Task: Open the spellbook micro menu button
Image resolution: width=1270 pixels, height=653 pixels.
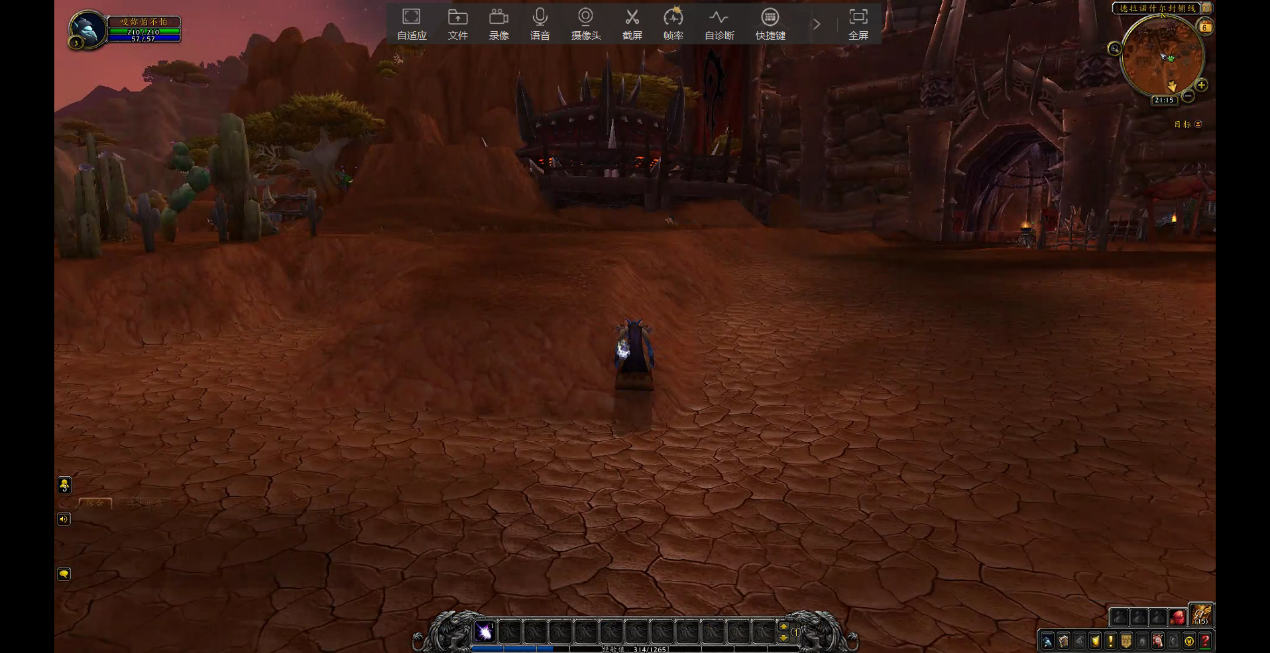Action: point(1063,641)
